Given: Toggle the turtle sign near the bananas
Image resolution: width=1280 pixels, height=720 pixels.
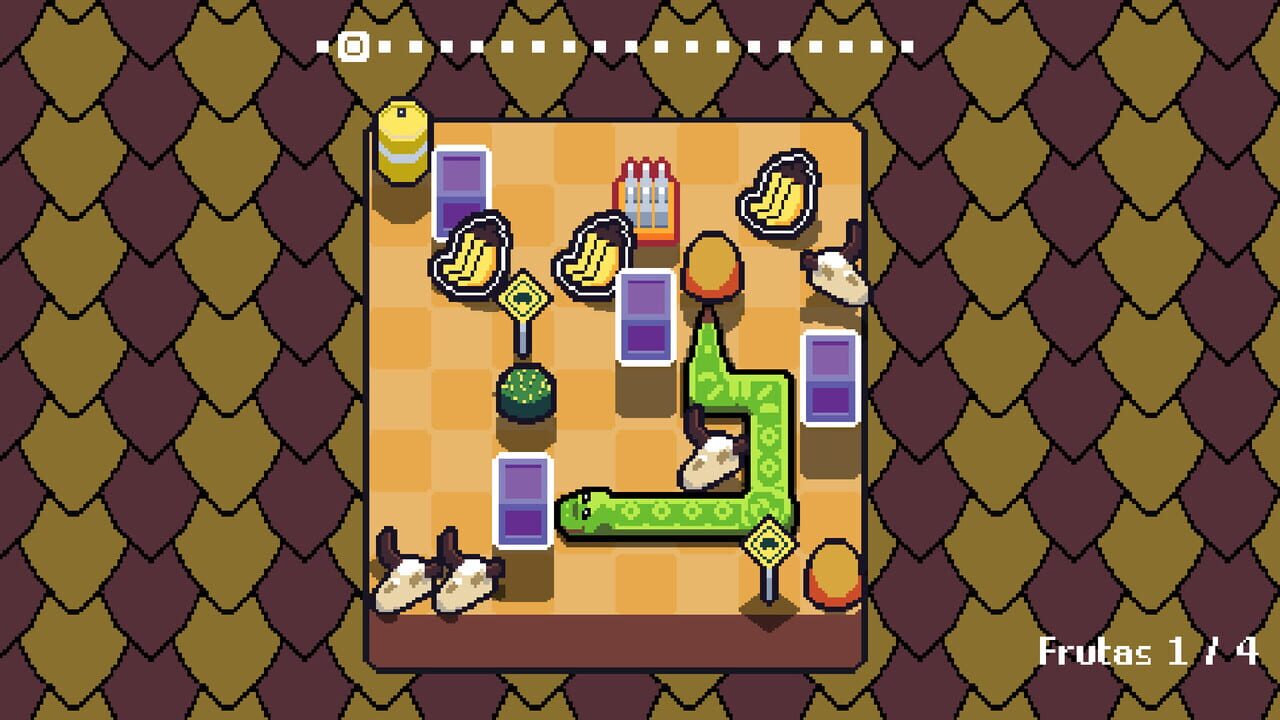Looking at the screenshot, I should click(527, 298).
